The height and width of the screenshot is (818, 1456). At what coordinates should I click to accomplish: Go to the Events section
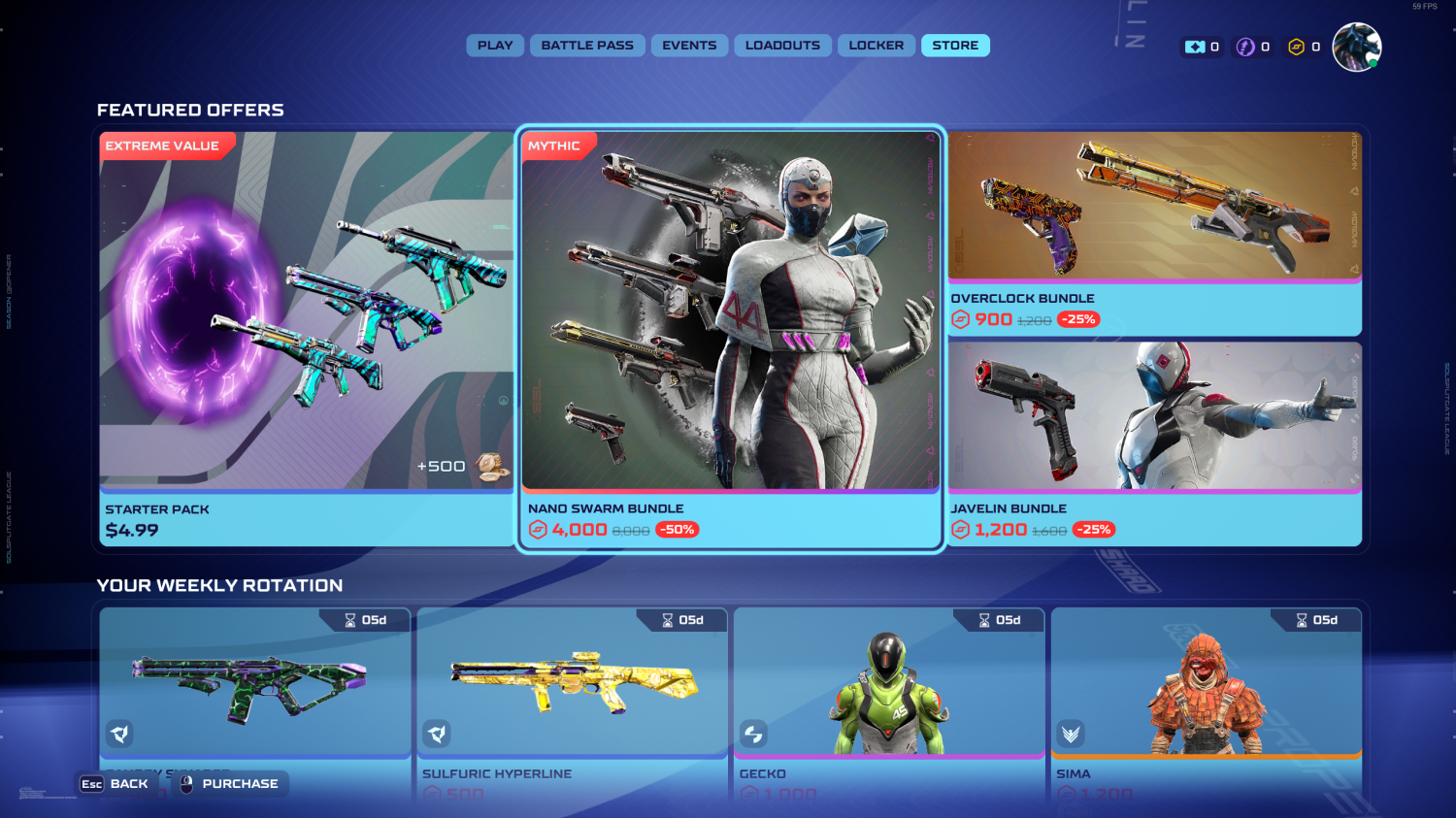(689, 45)
